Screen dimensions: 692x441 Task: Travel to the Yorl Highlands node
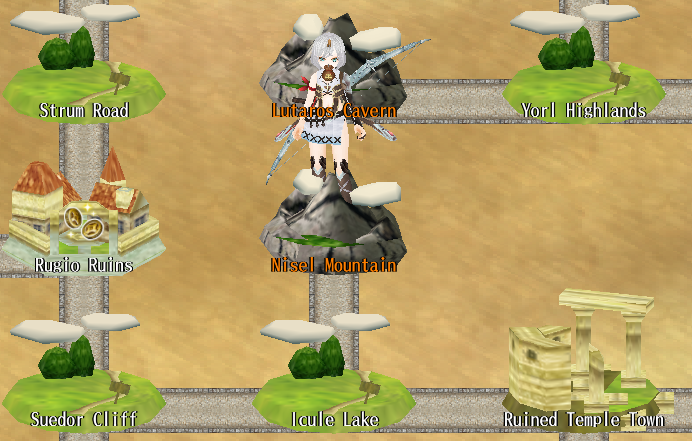(x=582, y=75)
